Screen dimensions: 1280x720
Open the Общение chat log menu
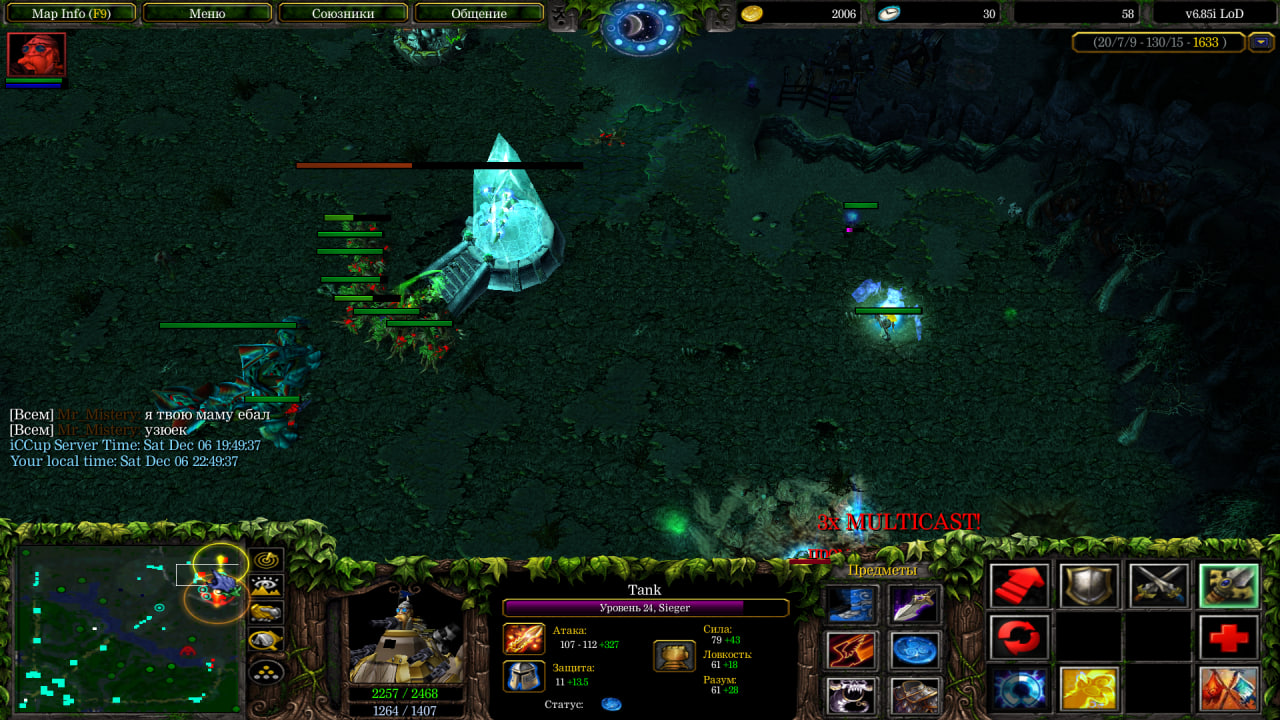click(x=479, y=13)
